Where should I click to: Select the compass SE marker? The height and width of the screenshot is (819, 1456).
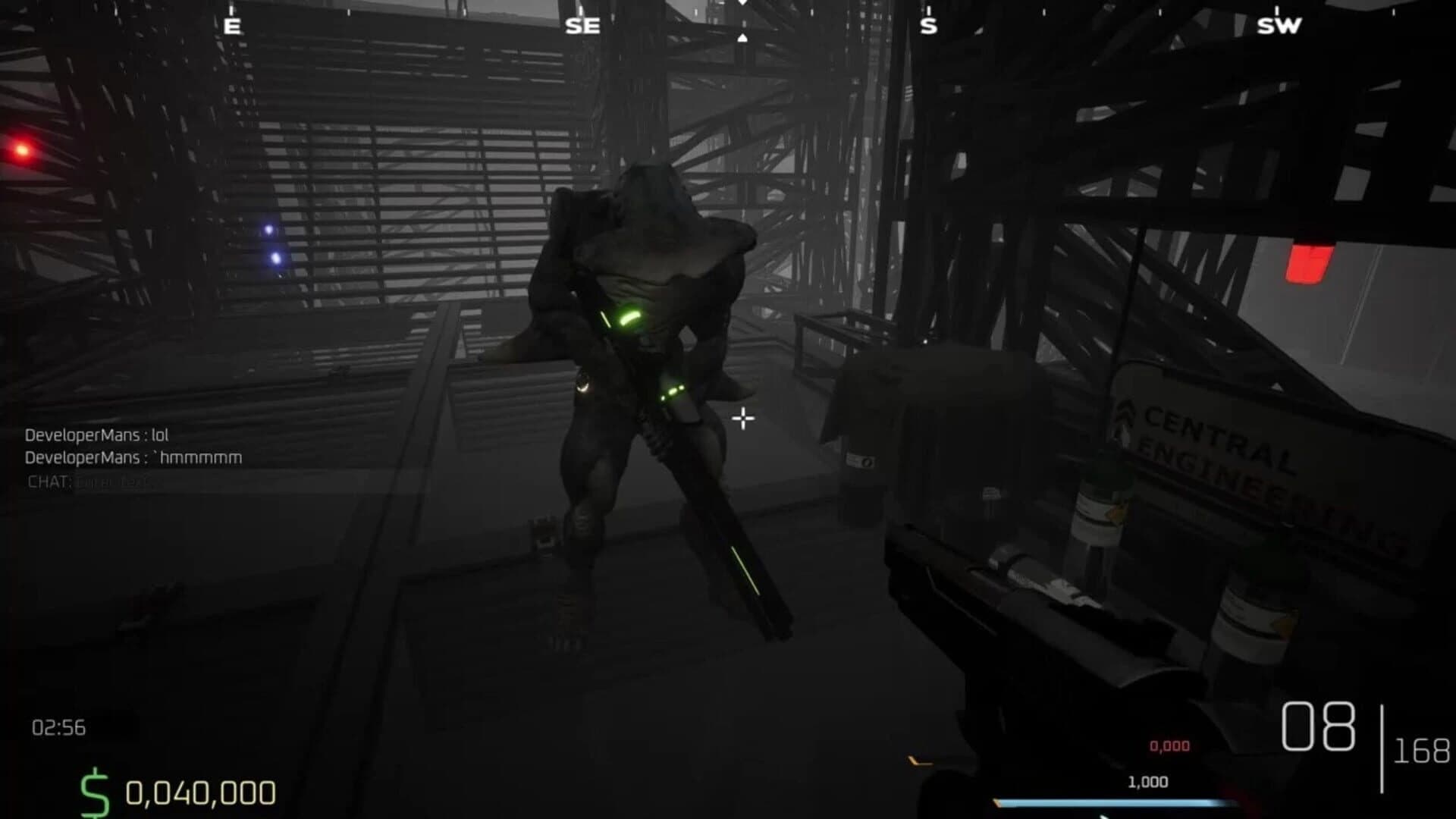[581, 25]
